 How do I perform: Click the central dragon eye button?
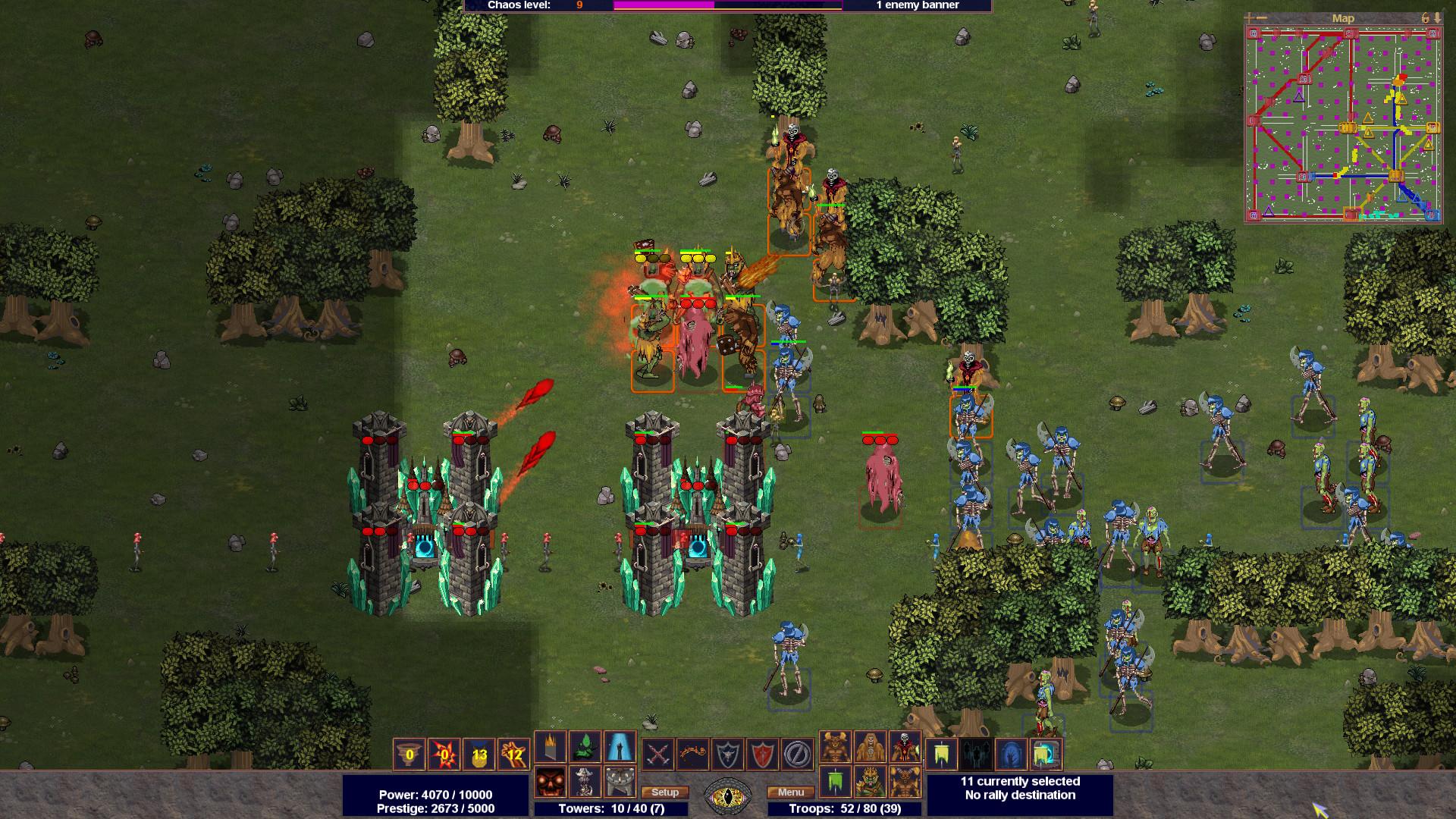728,795
